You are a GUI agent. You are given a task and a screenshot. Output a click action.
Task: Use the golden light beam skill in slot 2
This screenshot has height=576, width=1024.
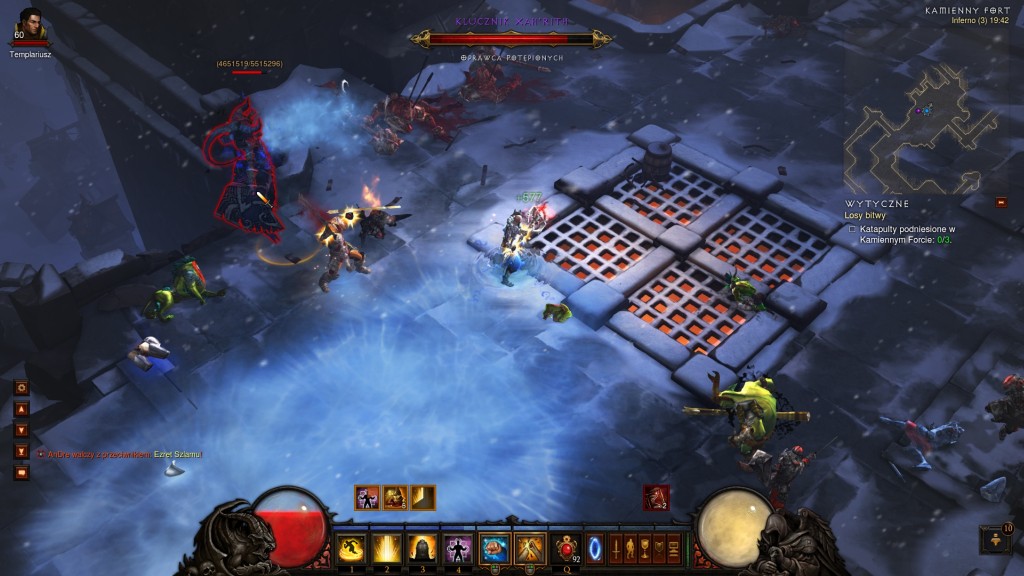coord(386,548)
